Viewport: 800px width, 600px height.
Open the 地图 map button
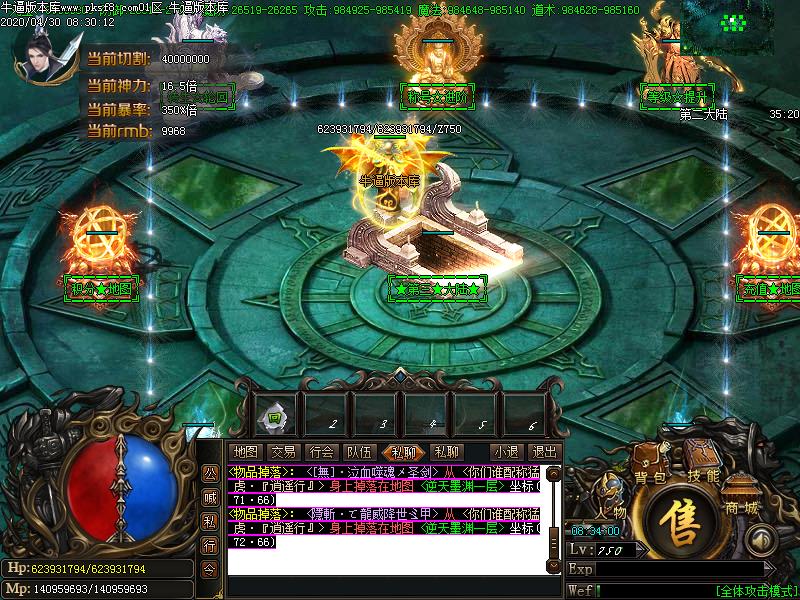(245, 452)
